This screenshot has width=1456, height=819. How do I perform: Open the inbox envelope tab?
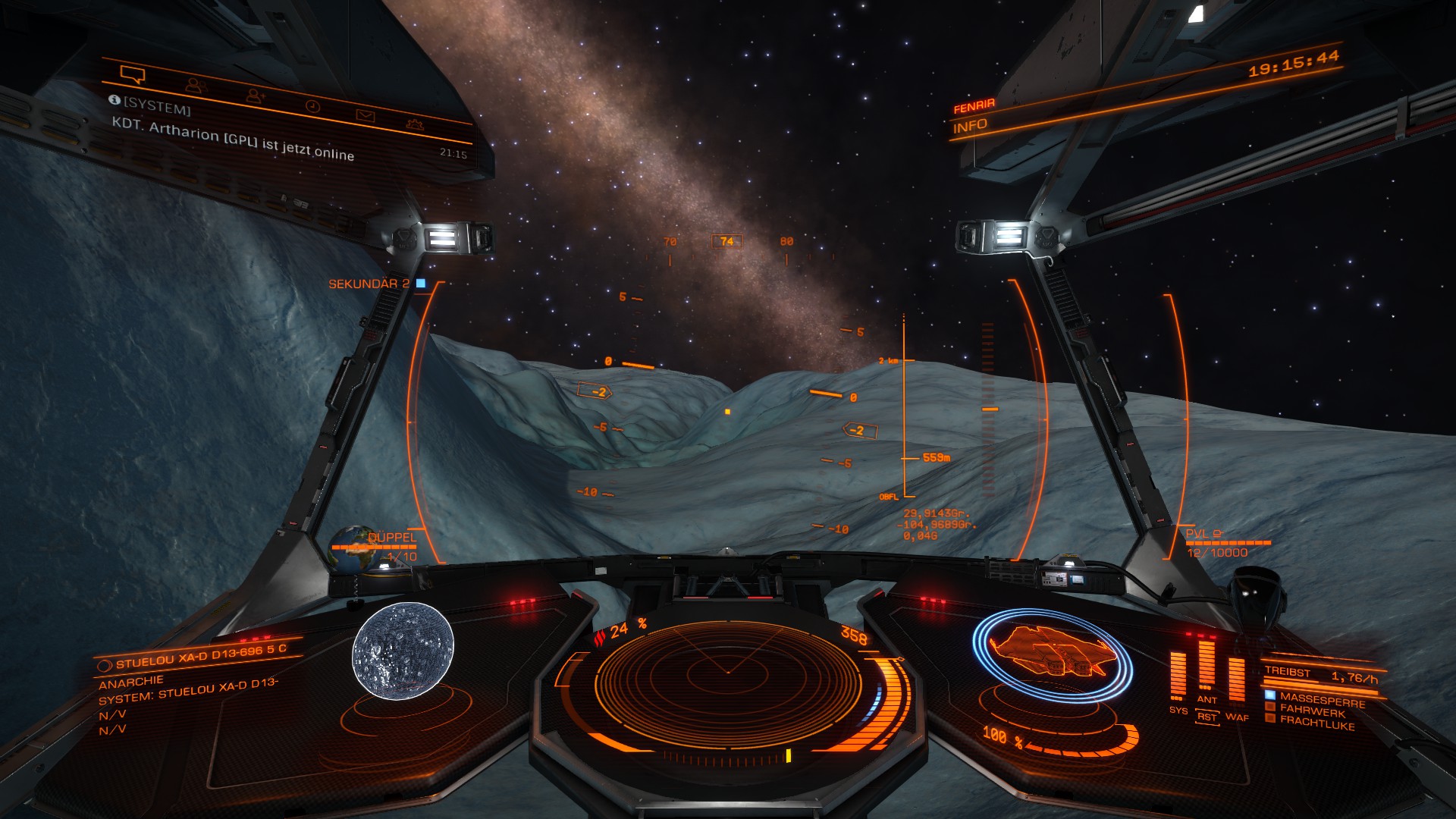tap(366, 115)
